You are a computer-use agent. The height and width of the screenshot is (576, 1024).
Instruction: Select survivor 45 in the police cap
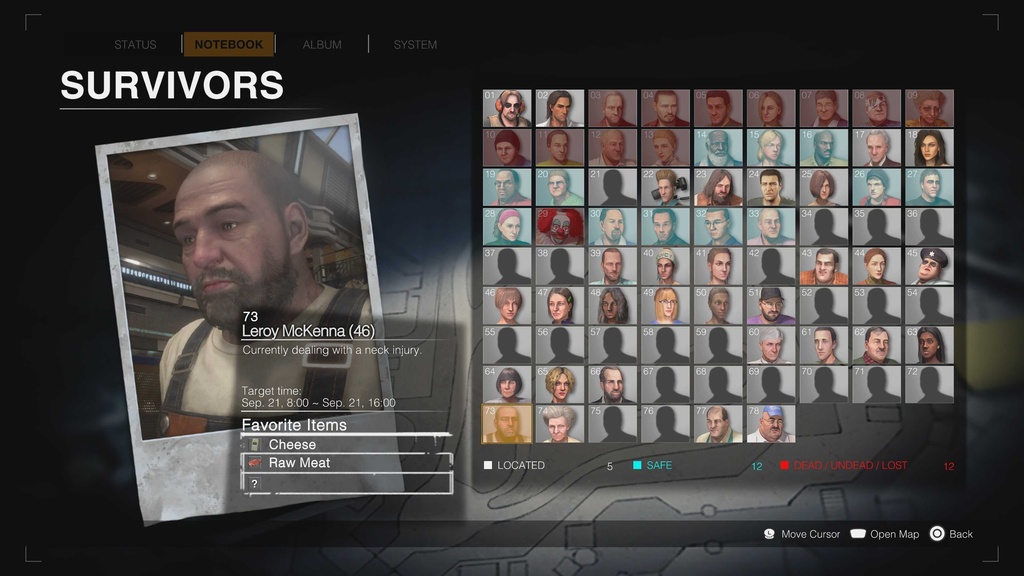tap(929, 266)
